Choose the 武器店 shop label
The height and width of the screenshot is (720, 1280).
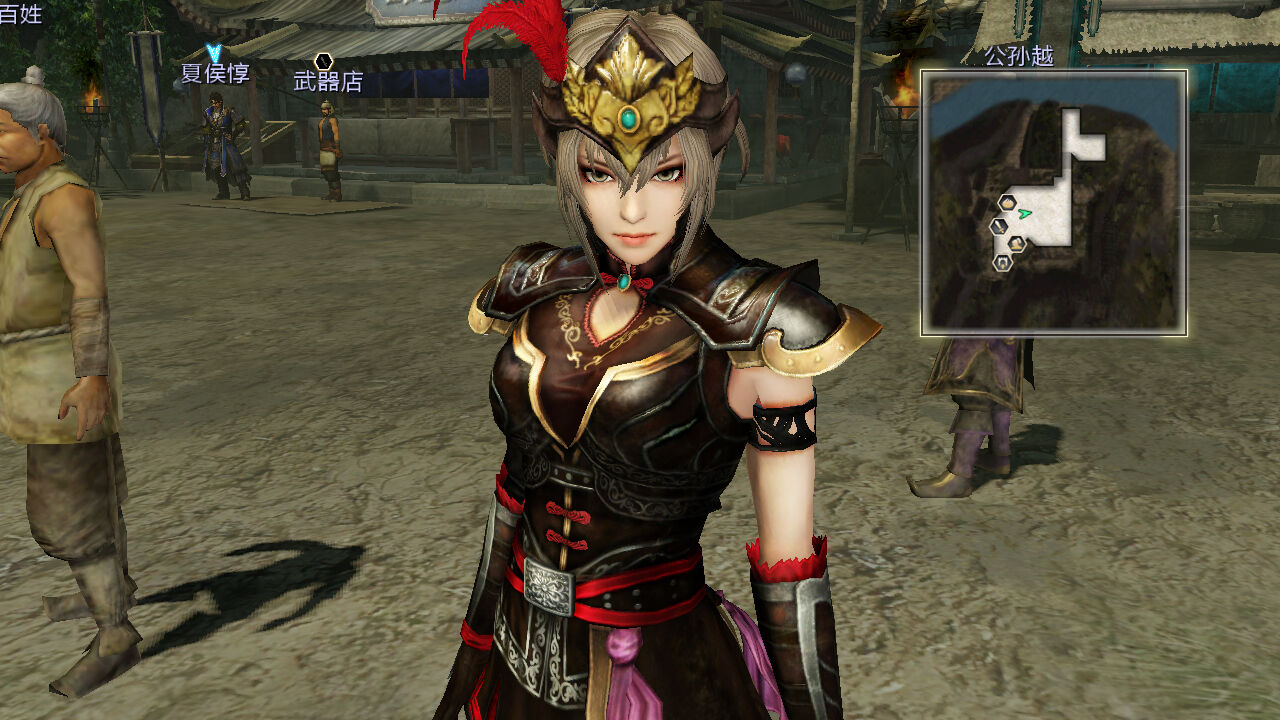coord(328,82)
